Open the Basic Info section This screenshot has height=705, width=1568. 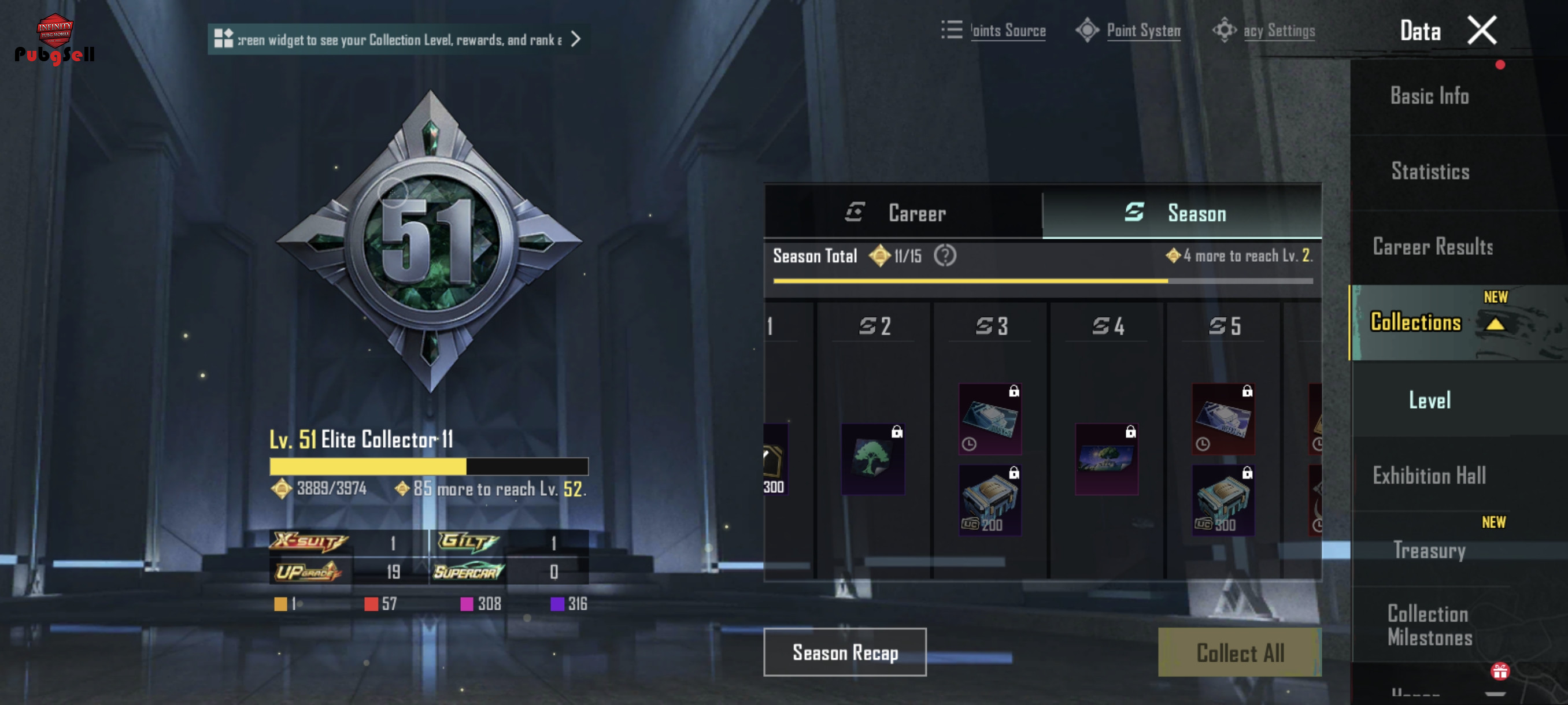(x=1429, y=96)
